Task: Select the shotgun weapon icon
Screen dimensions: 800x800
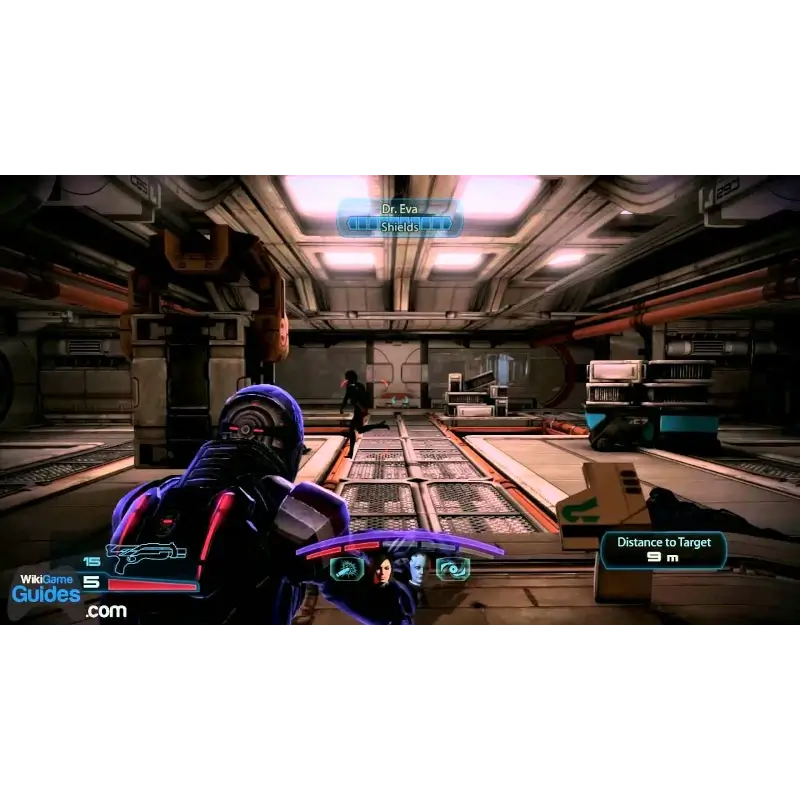Action: [x=143, y=556]
